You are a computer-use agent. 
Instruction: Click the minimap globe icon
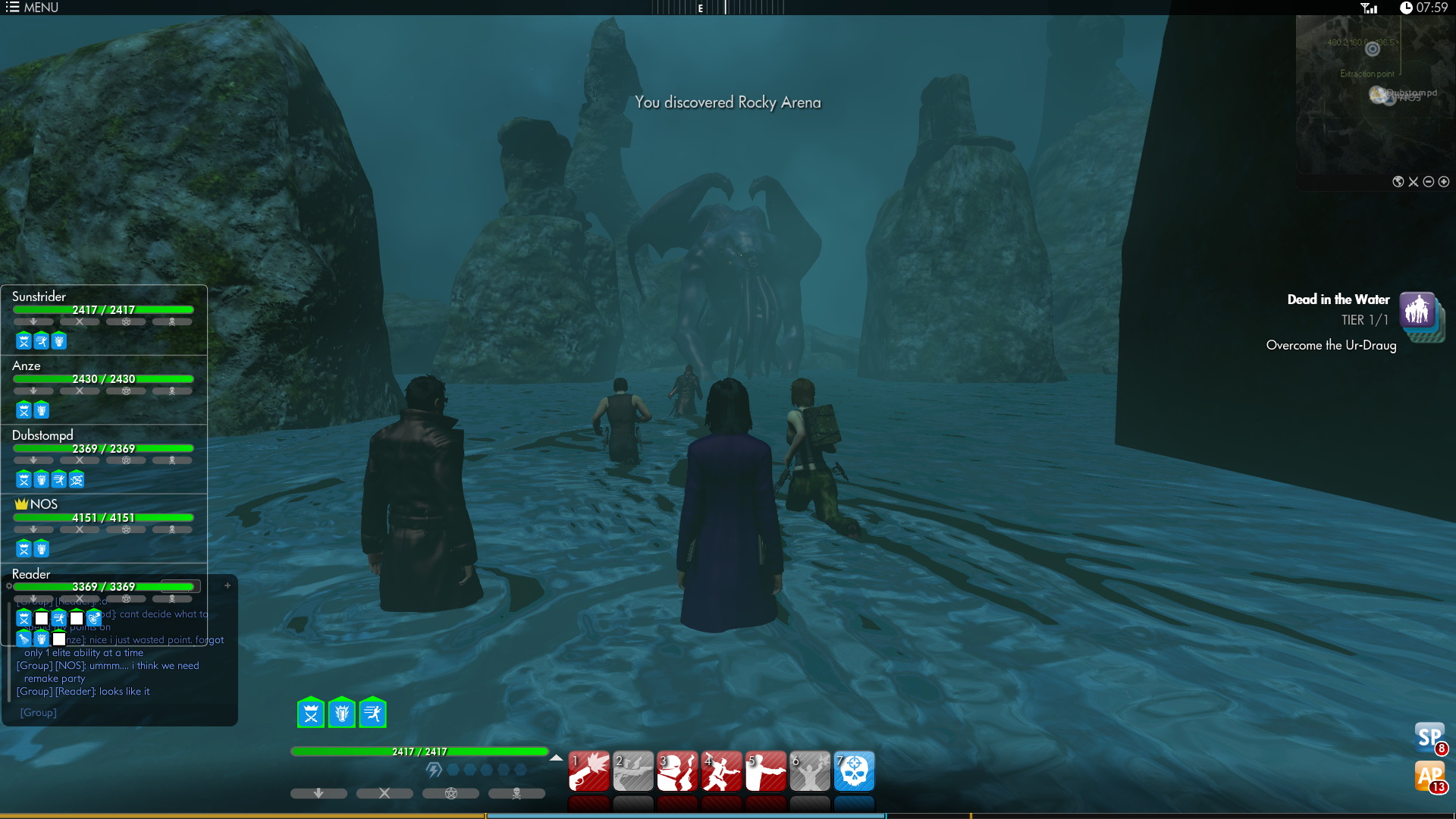[1398, 182]
